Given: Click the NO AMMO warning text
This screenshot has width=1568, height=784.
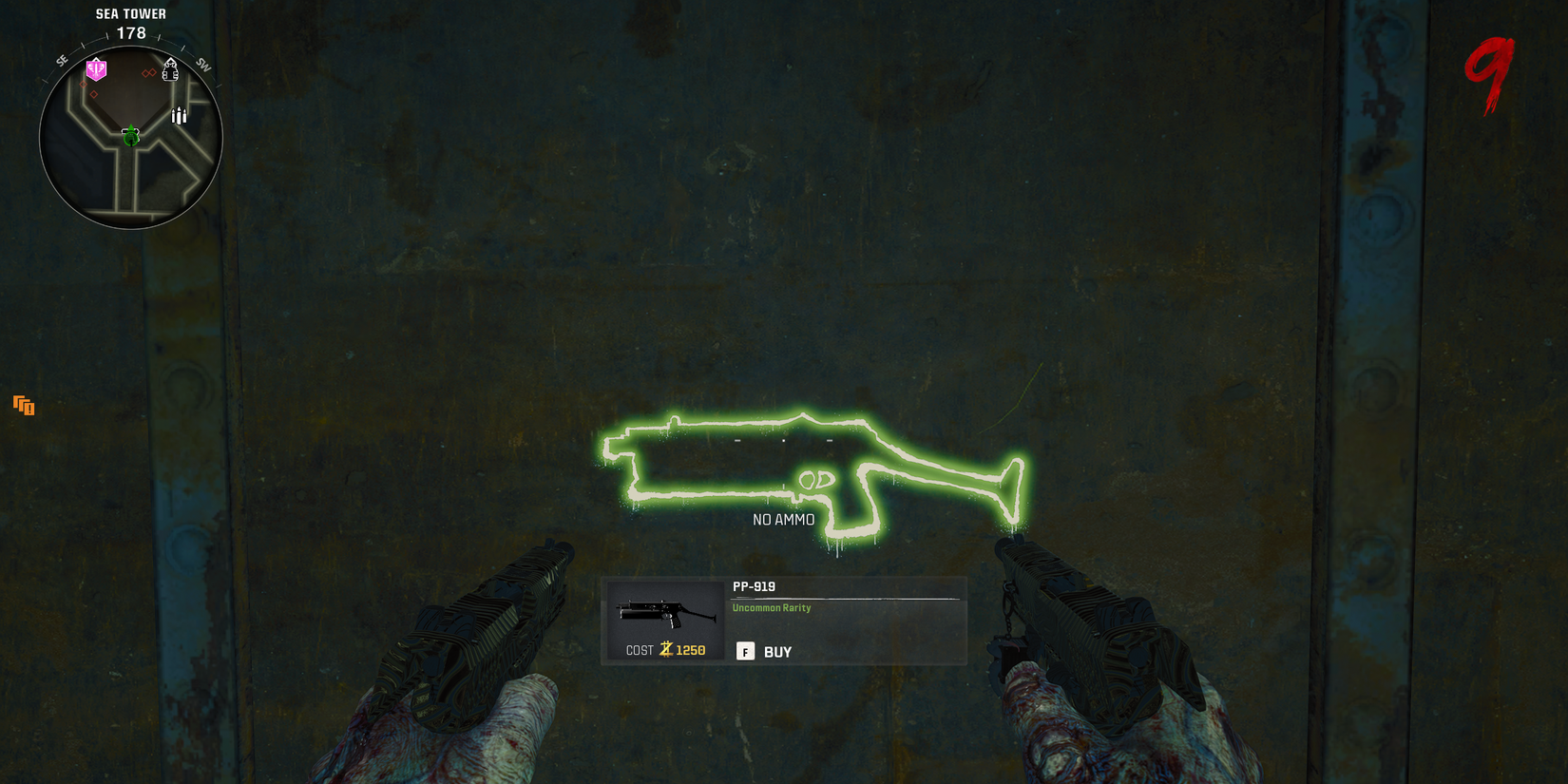Looking at the screenshot, I should click(x=783, y=519).
